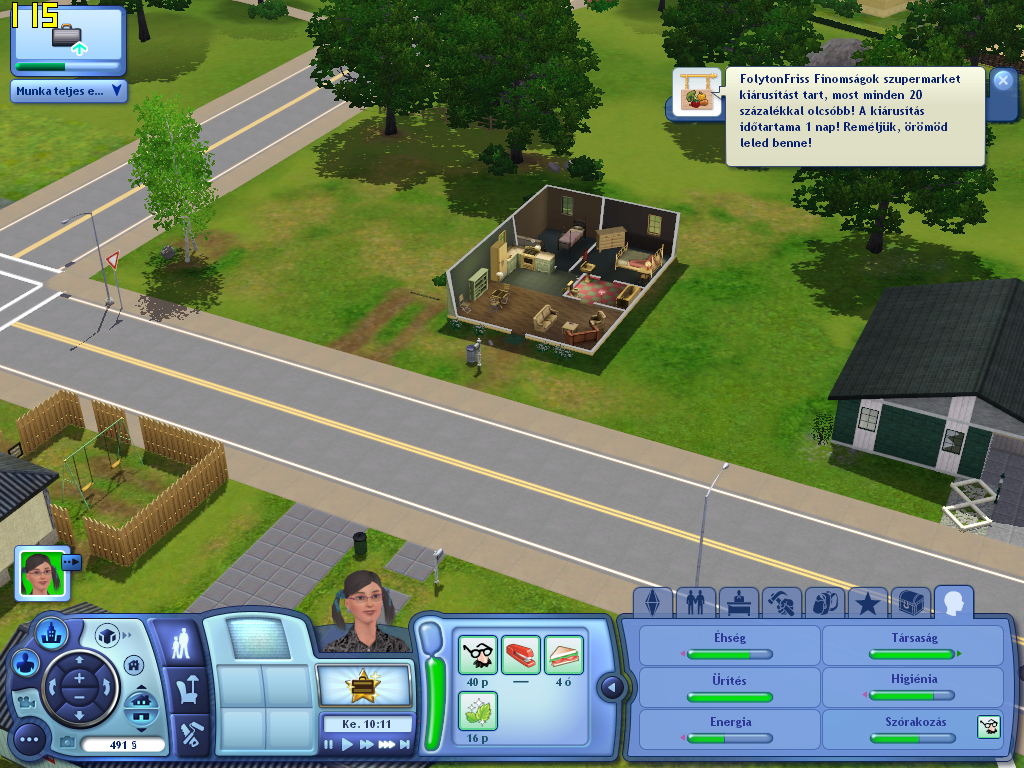Collapse the info panel with the left arrow
Image resolution: width=1024 pixels, height=768 pixels.
point(611,688)
